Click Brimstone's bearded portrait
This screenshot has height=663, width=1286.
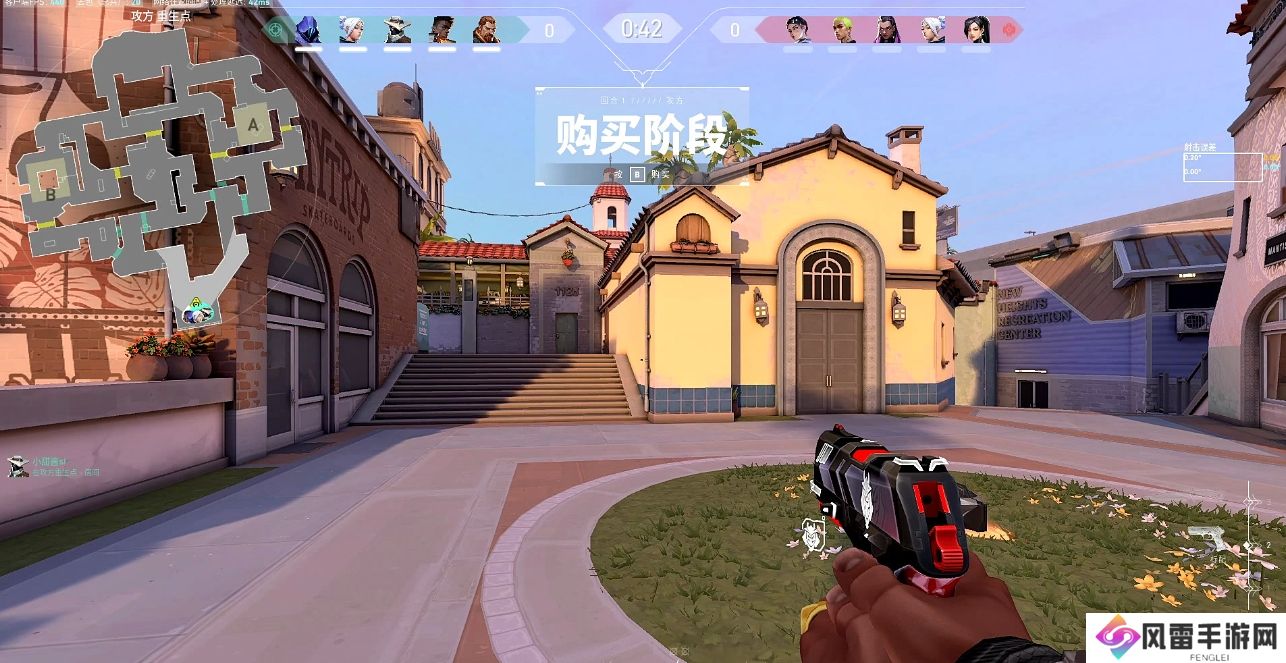(485, 30)
